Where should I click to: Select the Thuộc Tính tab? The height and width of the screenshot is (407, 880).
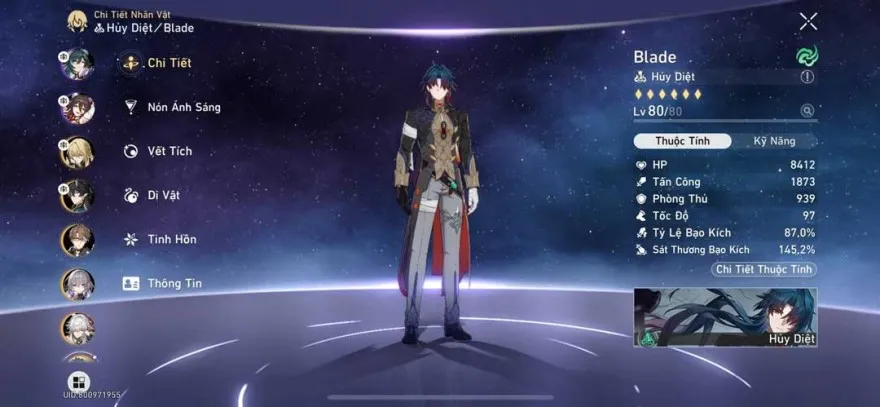click(683, 141)
